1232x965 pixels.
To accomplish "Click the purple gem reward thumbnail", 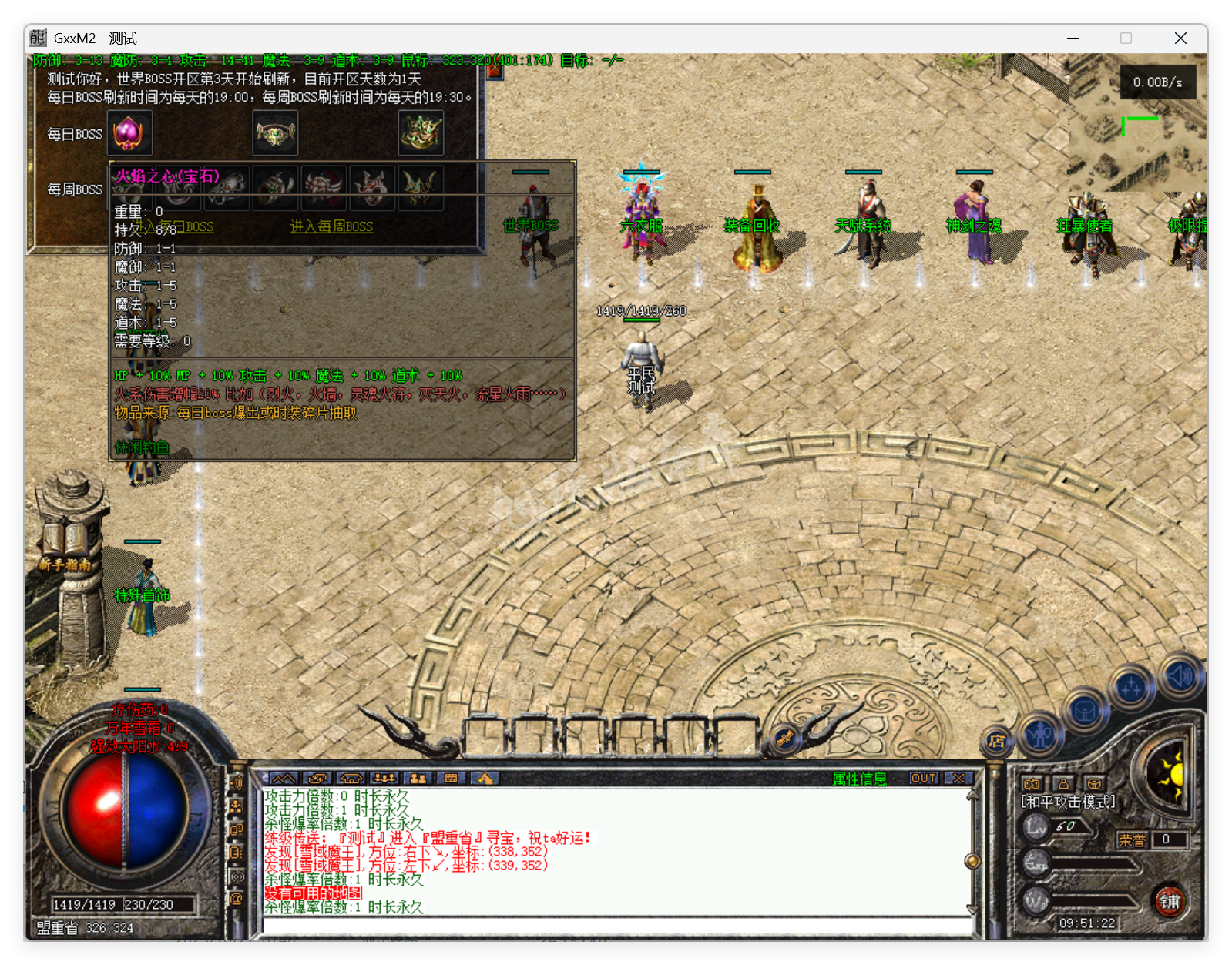I will [x=129, y=132].
